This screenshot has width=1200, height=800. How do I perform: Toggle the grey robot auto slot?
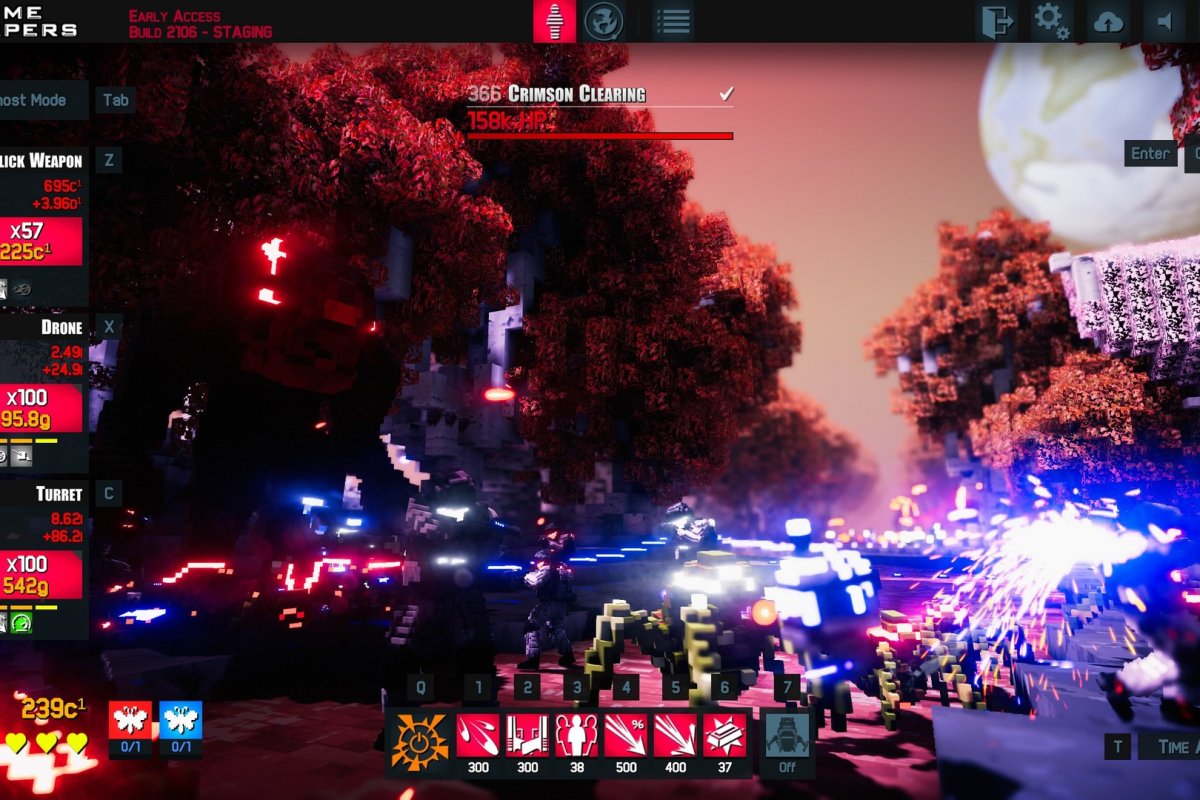pos(787,736)
